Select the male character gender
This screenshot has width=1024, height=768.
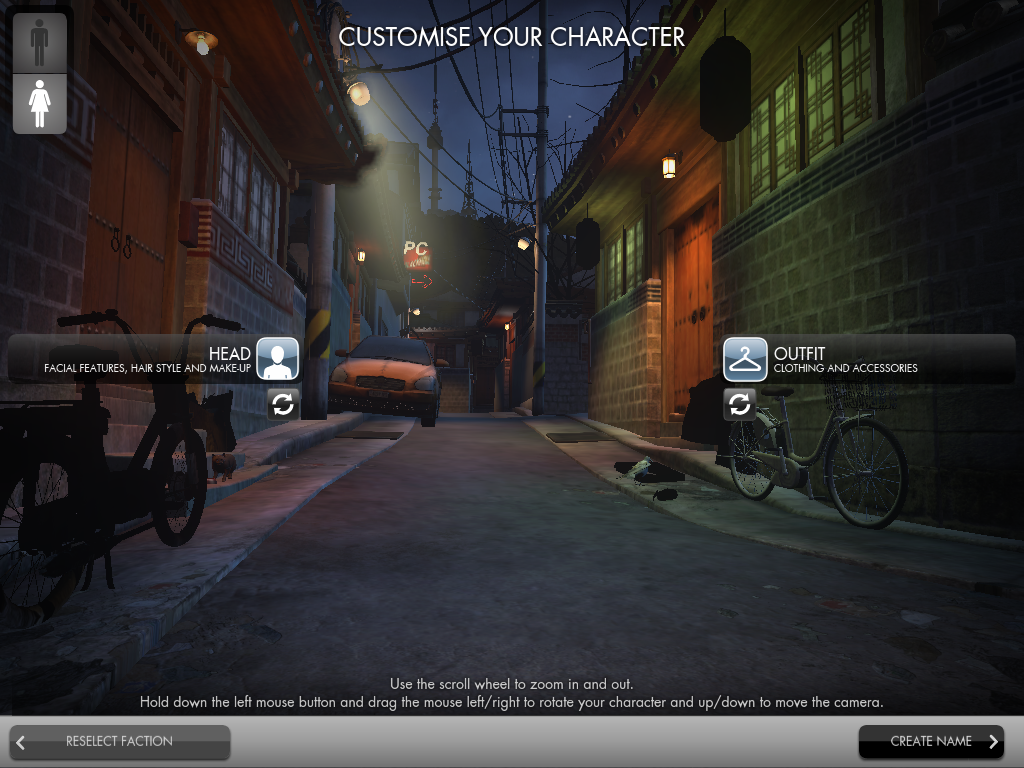coord(40,43)
